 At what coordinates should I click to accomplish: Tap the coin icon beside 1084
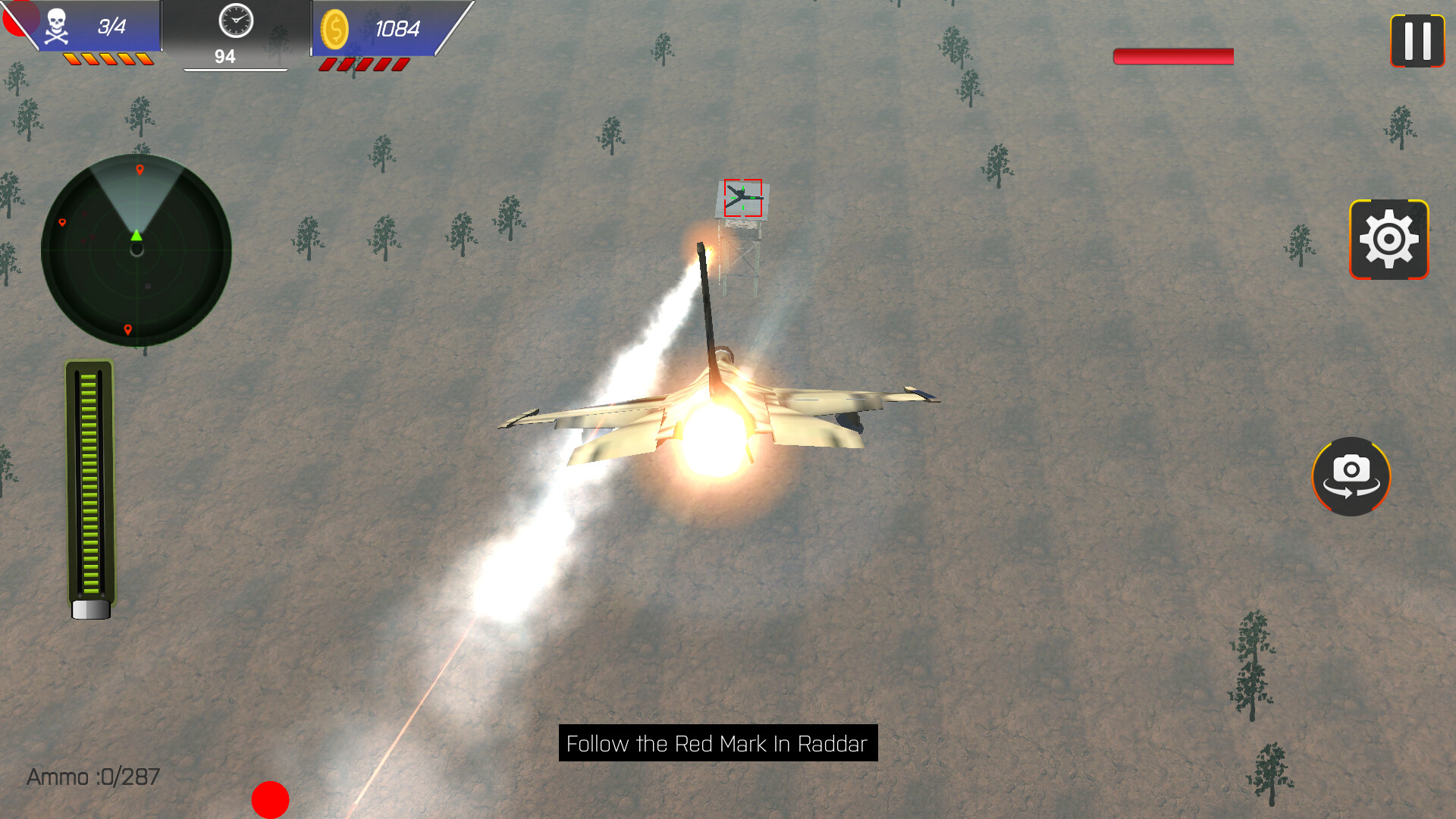pos(335,30)
